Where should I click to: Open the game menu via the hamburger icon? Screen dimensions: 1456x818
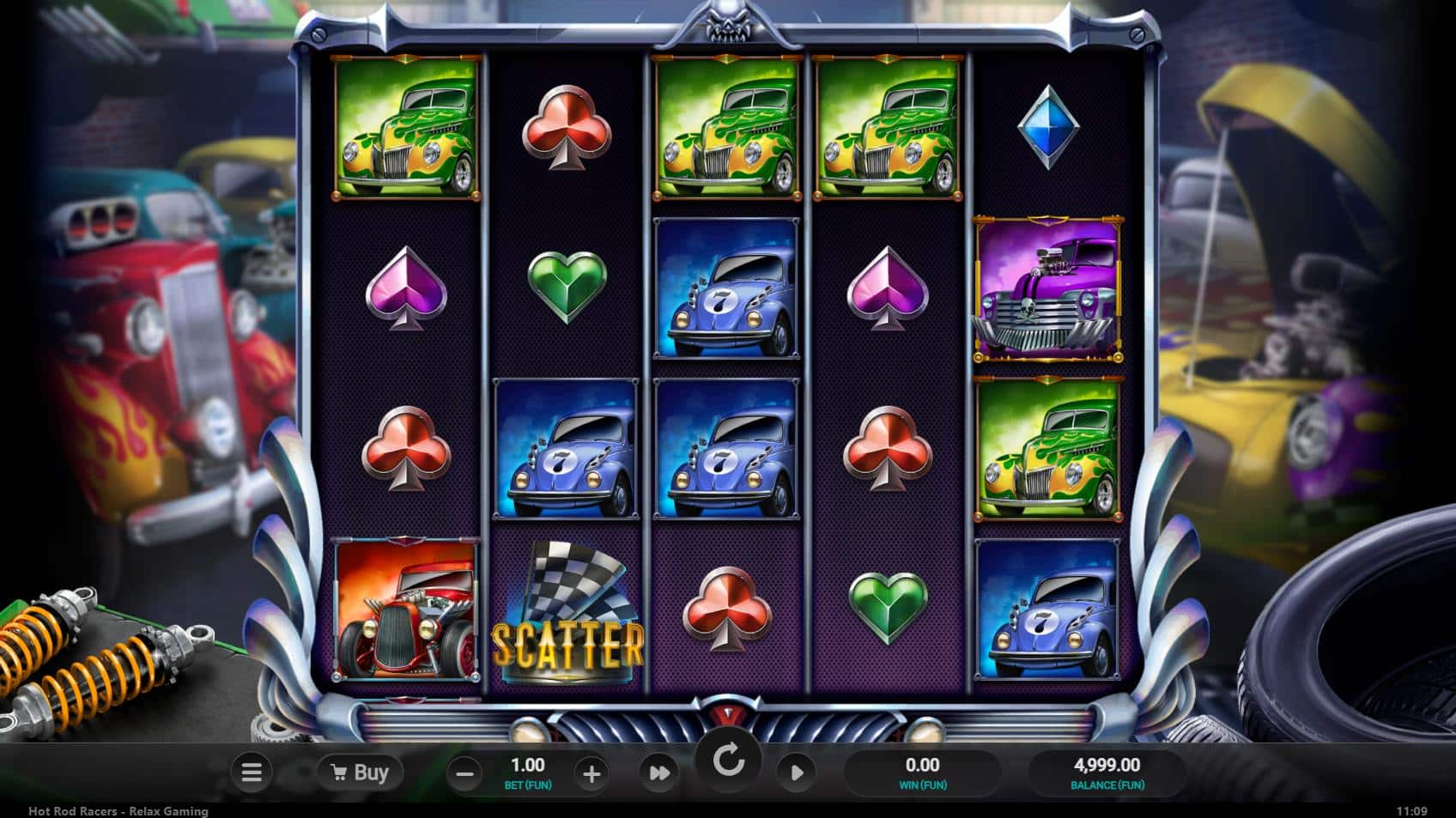252,772
